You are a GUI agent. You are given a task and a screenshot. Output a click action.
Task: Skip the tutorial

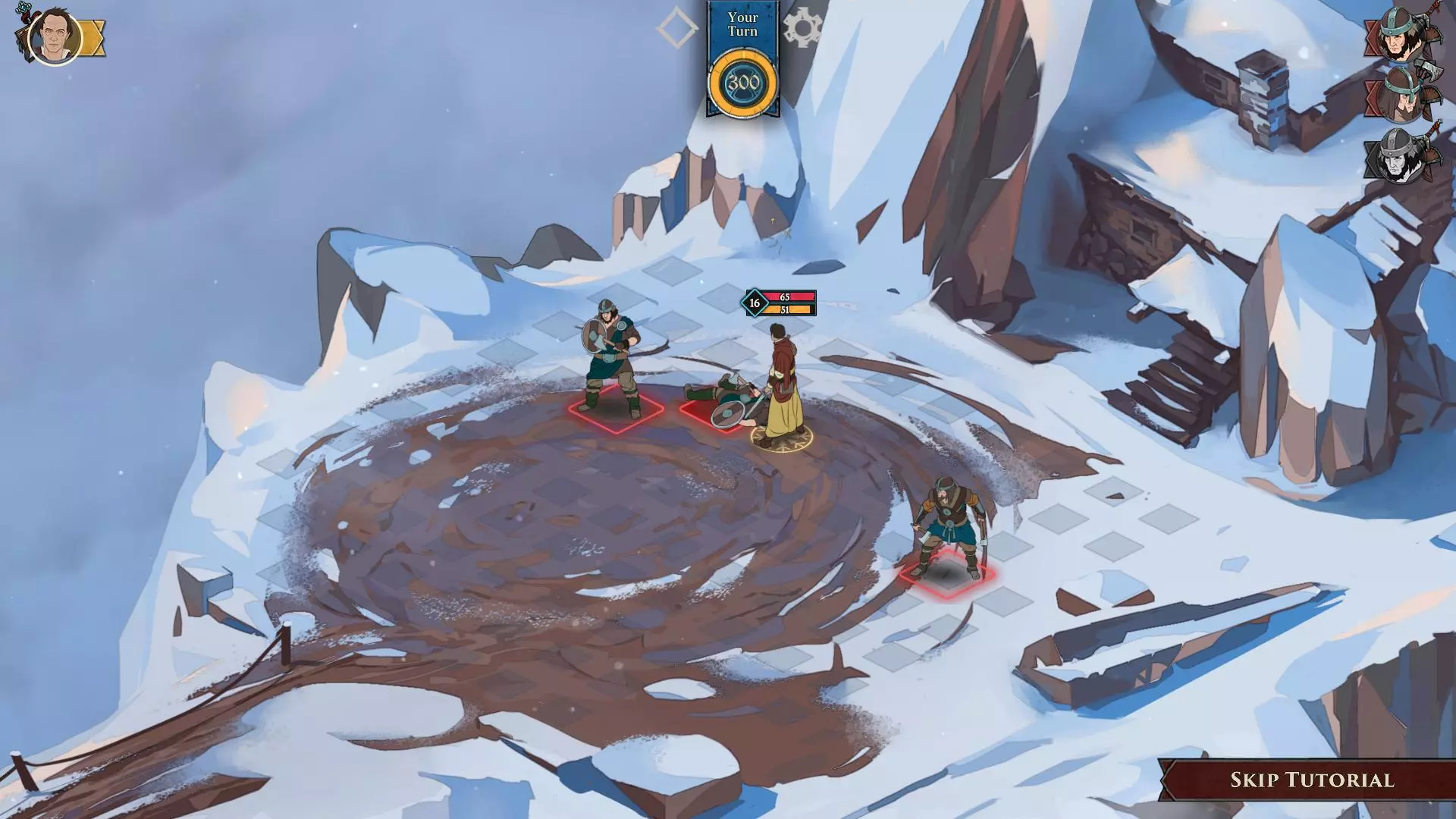[x=1311, y=780]
